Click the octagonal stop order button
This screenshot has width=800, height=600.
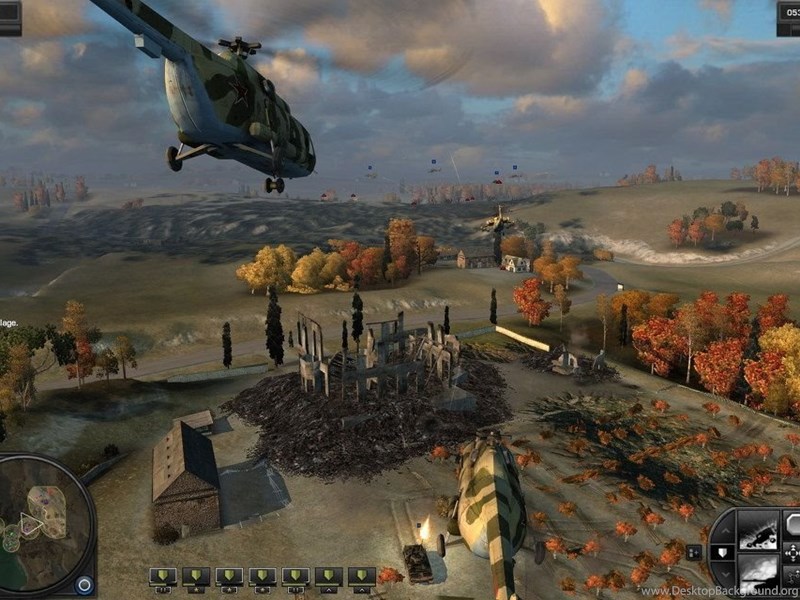click(x=792, y=524)
